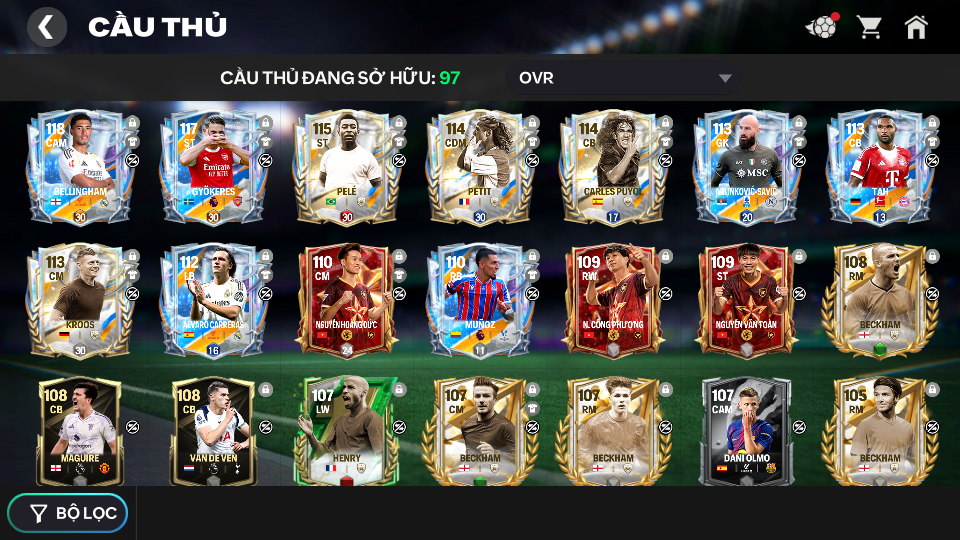Screen dimensions: 960x540
Task: Choose the Pelé 115 ST card
Action: pos(343,168)
